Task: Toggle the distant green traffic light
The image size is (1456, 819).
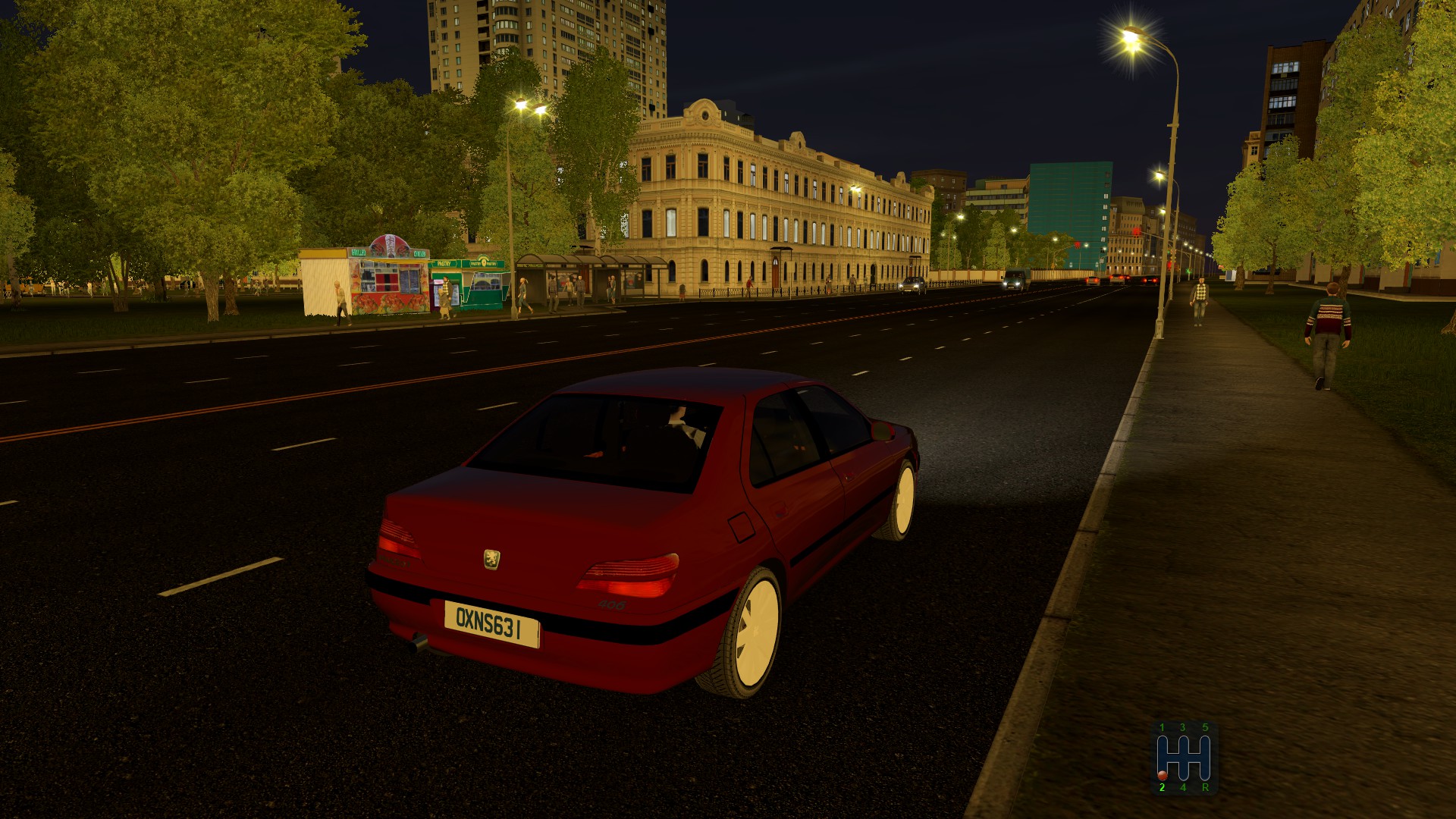Action: point(1188,270)
